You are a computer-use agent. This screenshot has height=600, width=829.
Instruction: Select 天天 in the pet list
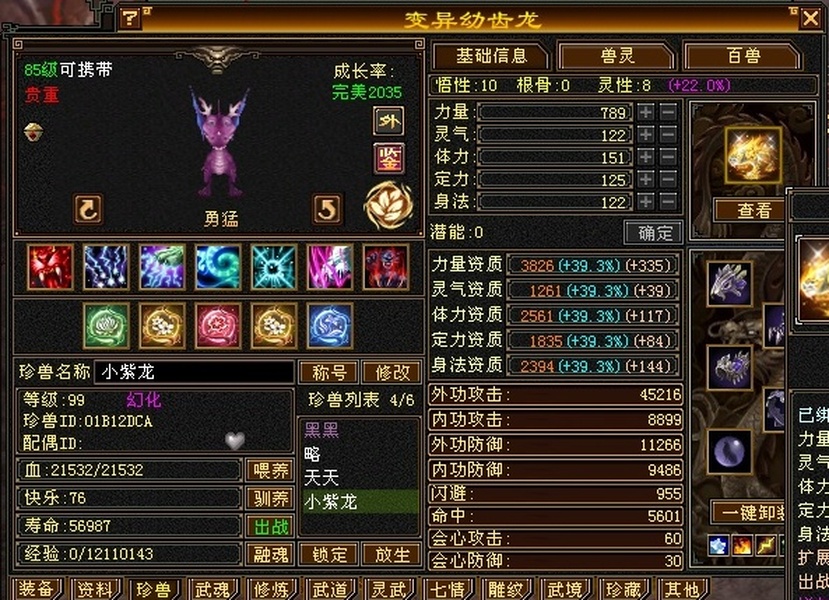point(322,477)
